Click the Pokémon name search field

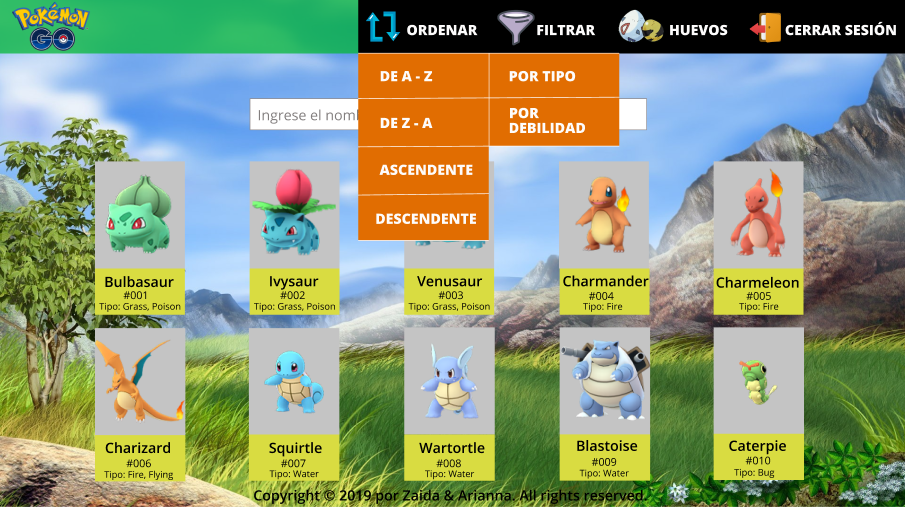302,115
